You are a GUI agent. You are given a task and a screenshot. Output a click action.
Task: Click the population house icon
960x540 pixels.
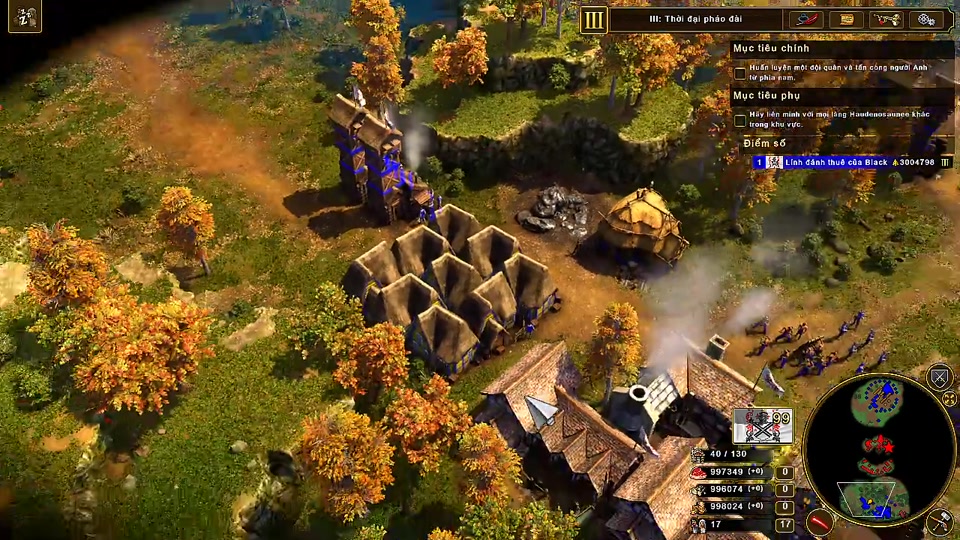[699, 455]
